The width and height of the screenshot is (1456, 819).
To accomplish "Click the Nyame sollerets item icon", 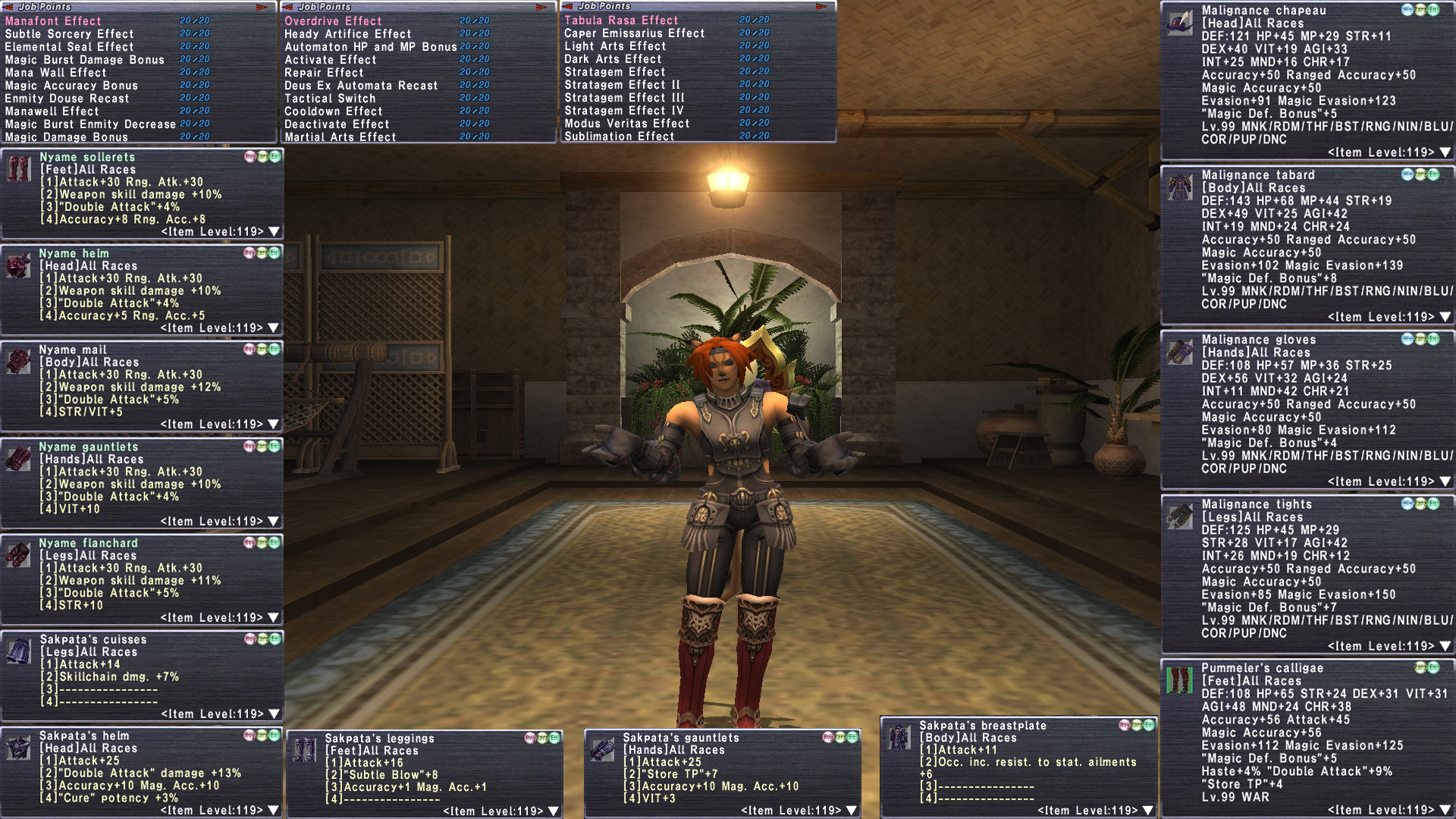I will [18, 170].
